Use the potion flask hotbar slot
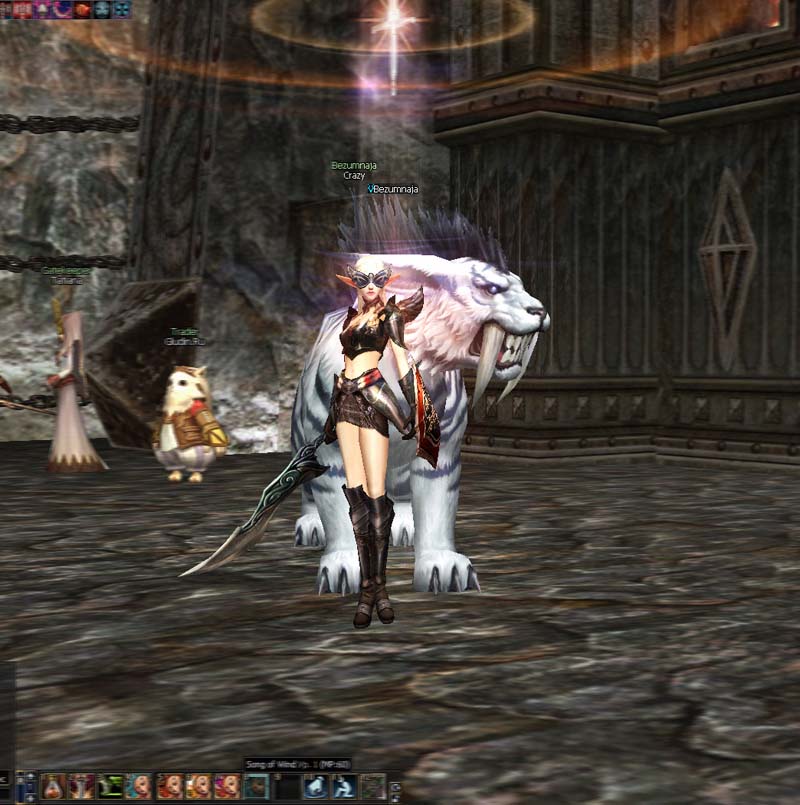The image size is (800, 805). point(52,786)
